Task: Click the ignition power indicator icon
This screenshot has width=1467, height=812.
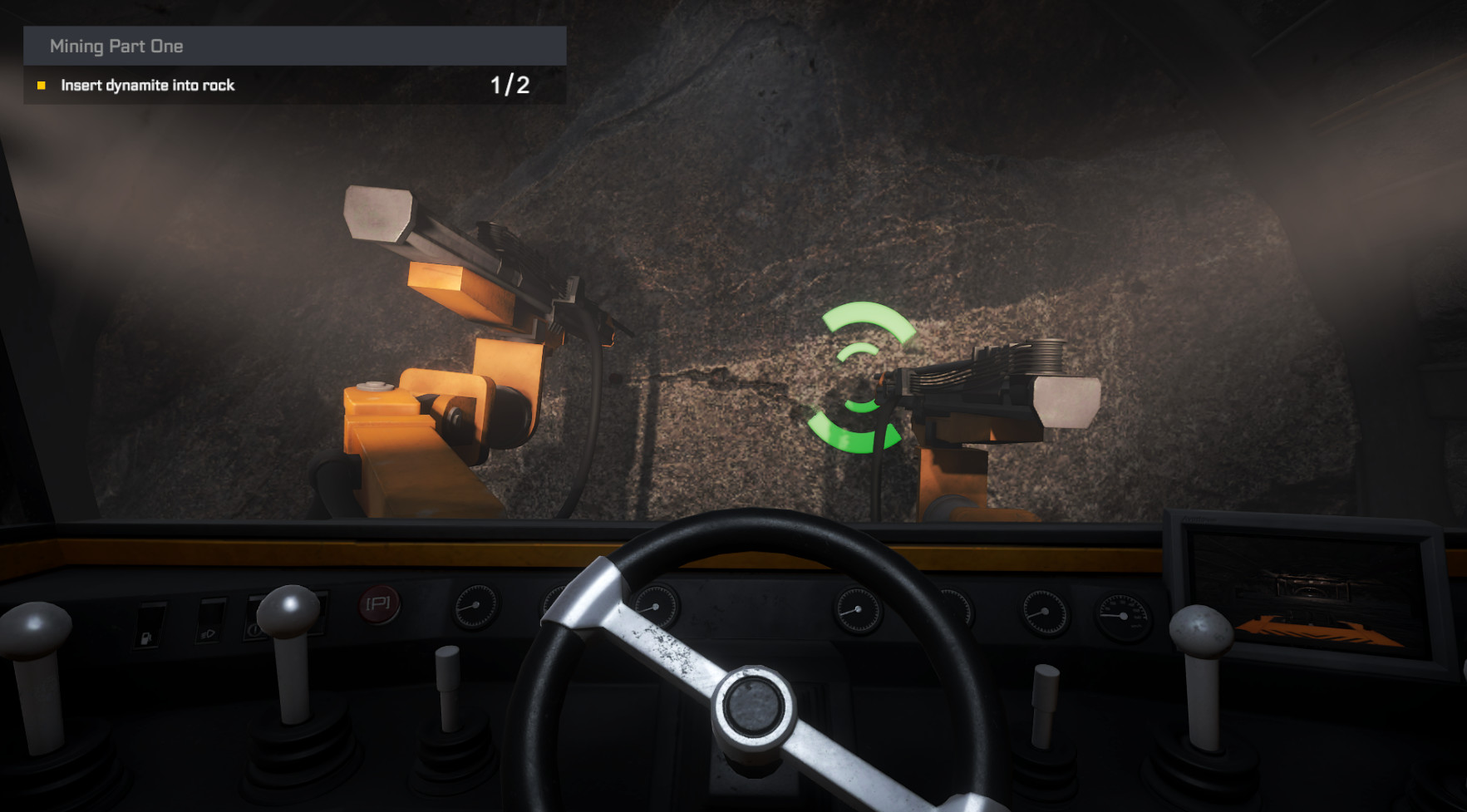Action: click(x=254, y=632)
